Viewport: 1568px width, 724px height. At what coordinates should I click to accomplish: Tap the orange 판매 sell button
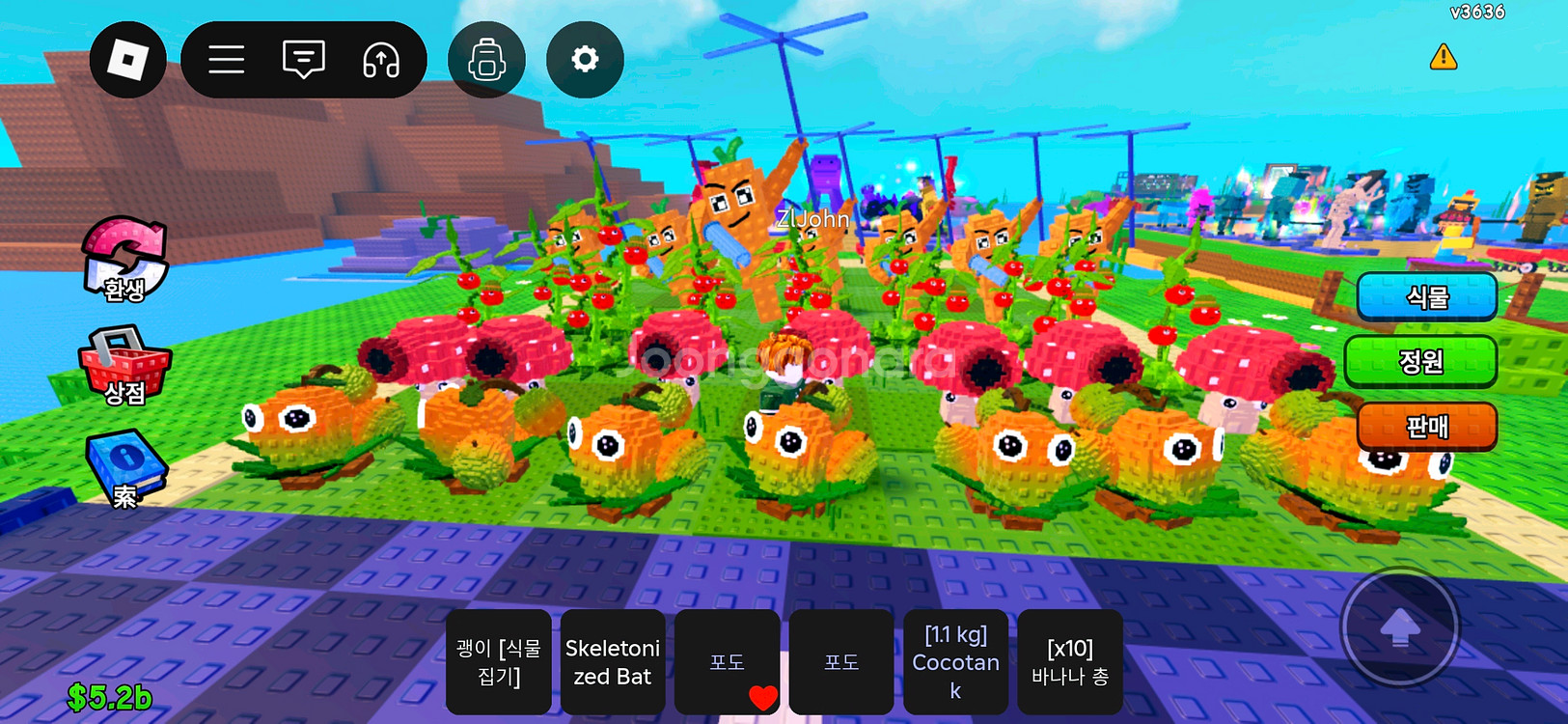(1426, 427)
